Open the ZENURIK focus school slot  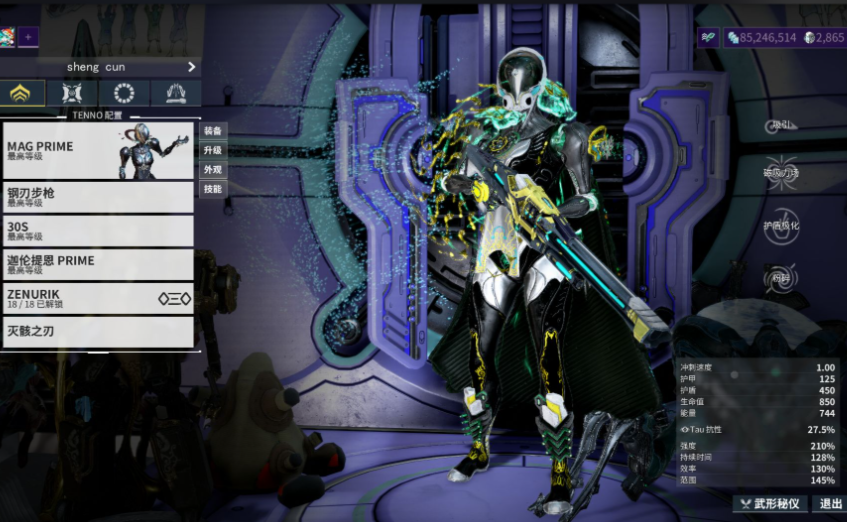[98, 298]
